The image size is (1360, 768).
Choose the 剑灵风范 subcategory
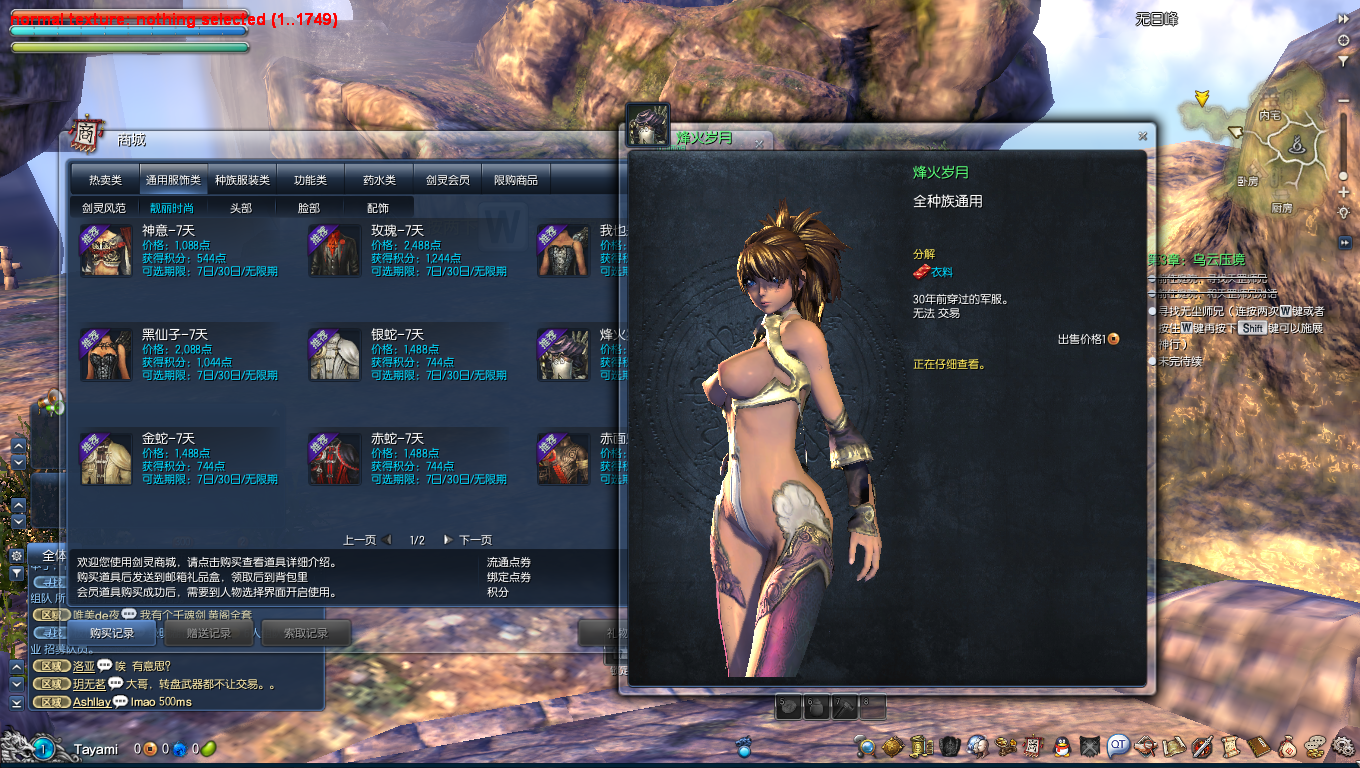[104, 208]
